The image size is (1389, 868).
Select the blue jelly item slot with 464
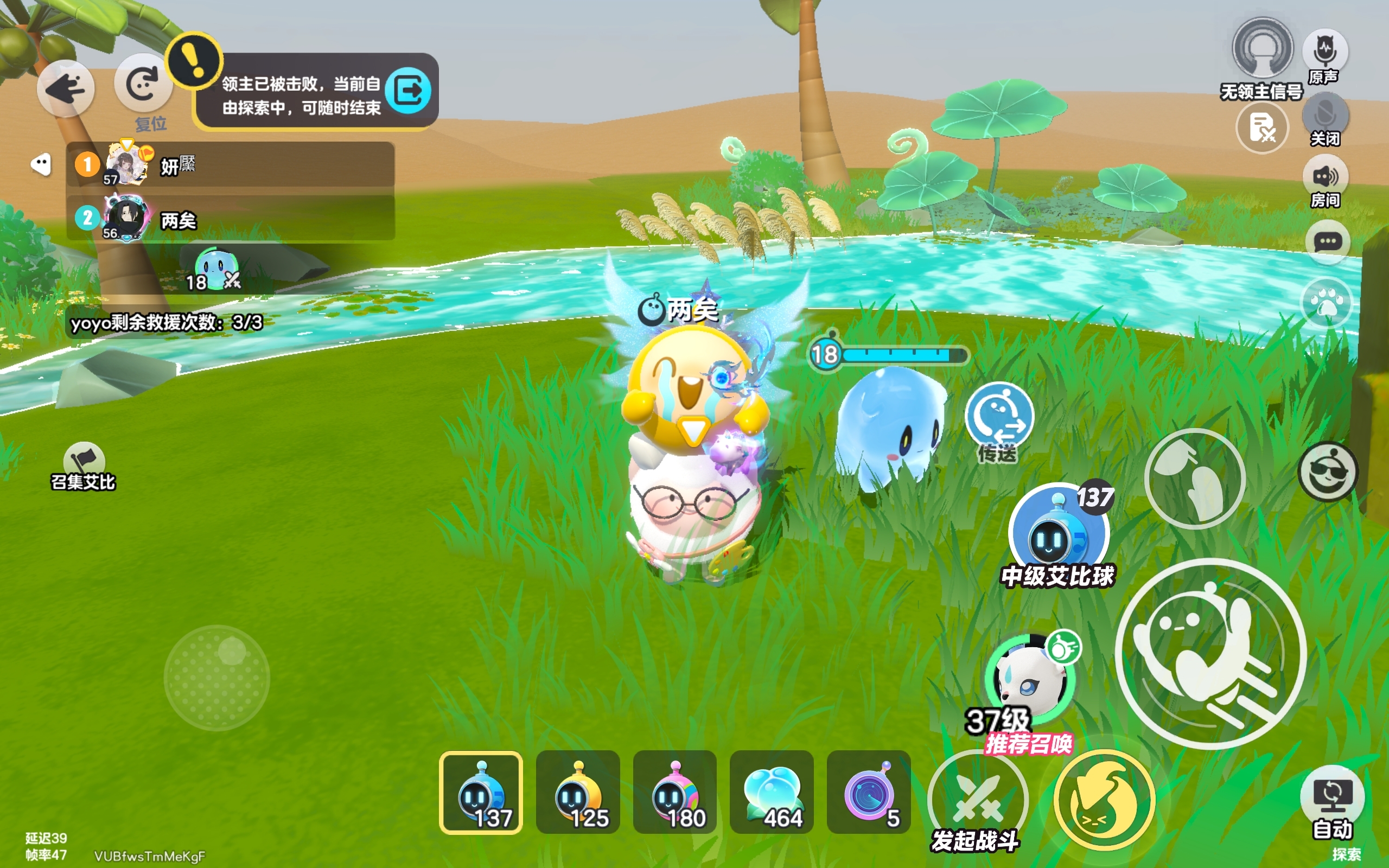(x=772, y=792)
